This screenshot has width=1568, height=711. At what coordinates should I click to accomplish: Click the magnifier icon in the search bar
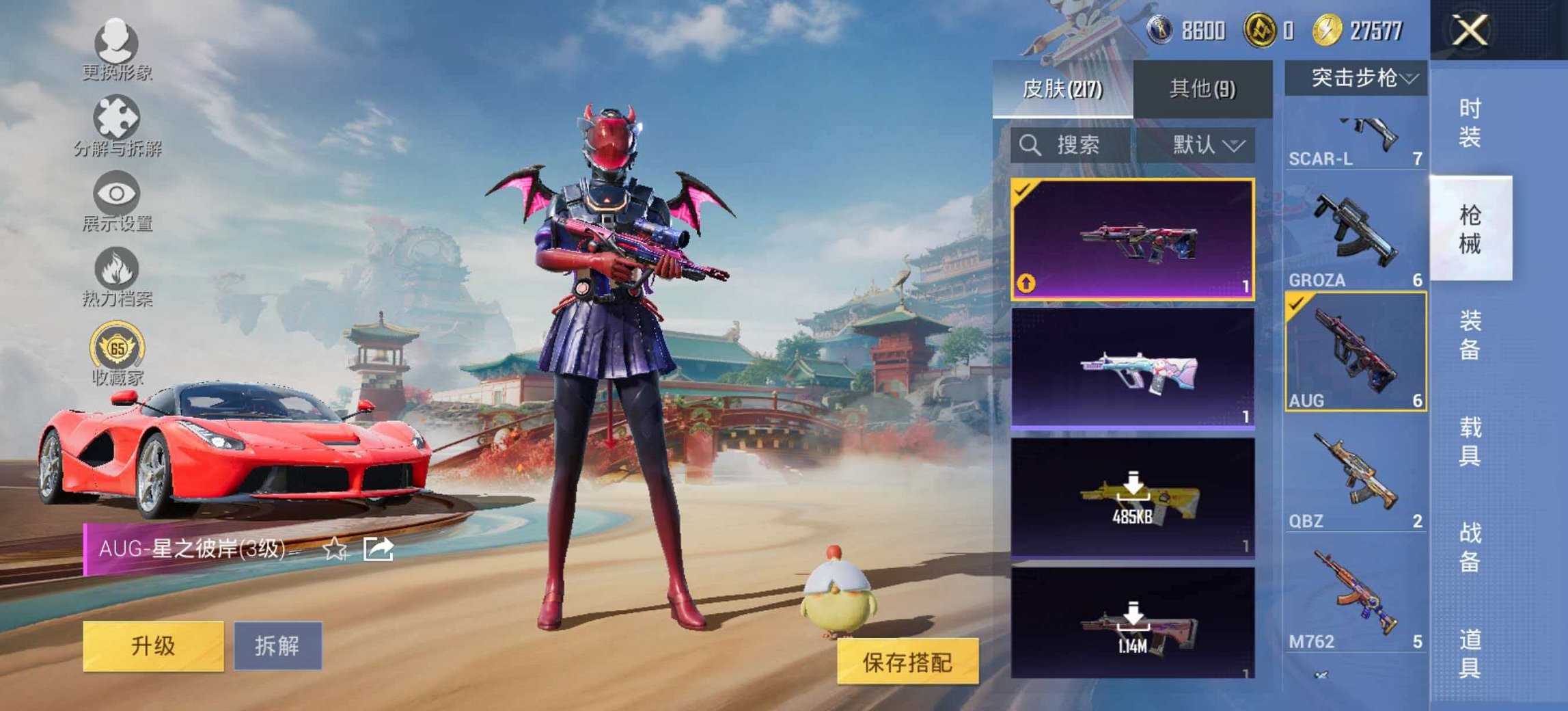[x=1029, y=145]
